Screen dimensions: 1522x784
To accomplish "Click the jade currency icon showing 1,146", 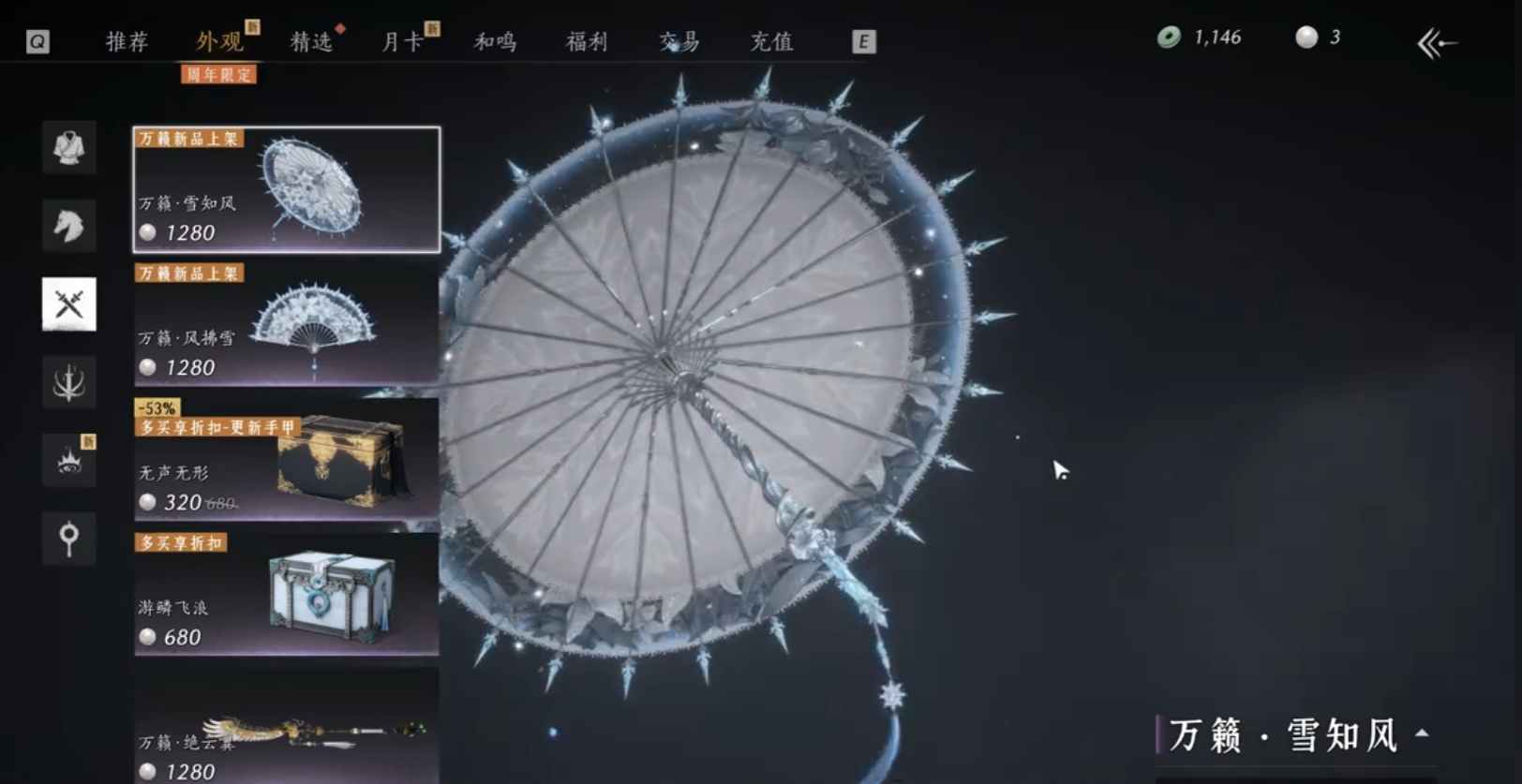I will click(1167, 36).
